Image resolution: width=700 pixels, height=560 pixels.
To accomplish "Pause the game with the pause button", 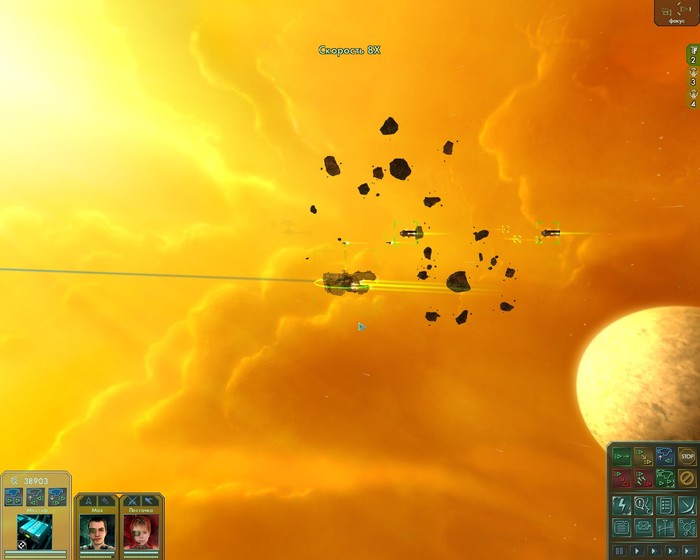I will (x=619, y=550).
